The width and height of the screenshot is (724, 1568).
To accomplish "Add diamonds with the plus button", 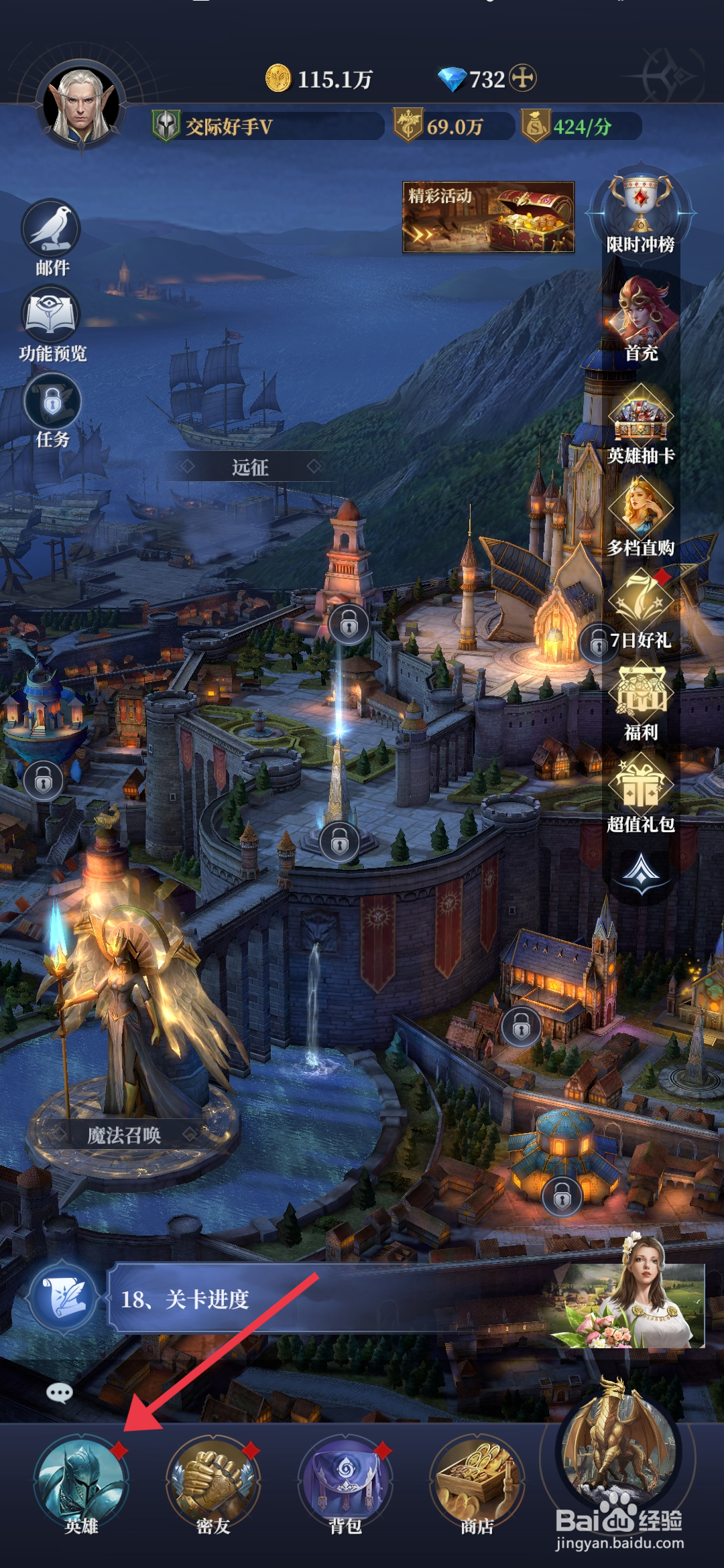I will click(x=523, y=78).
